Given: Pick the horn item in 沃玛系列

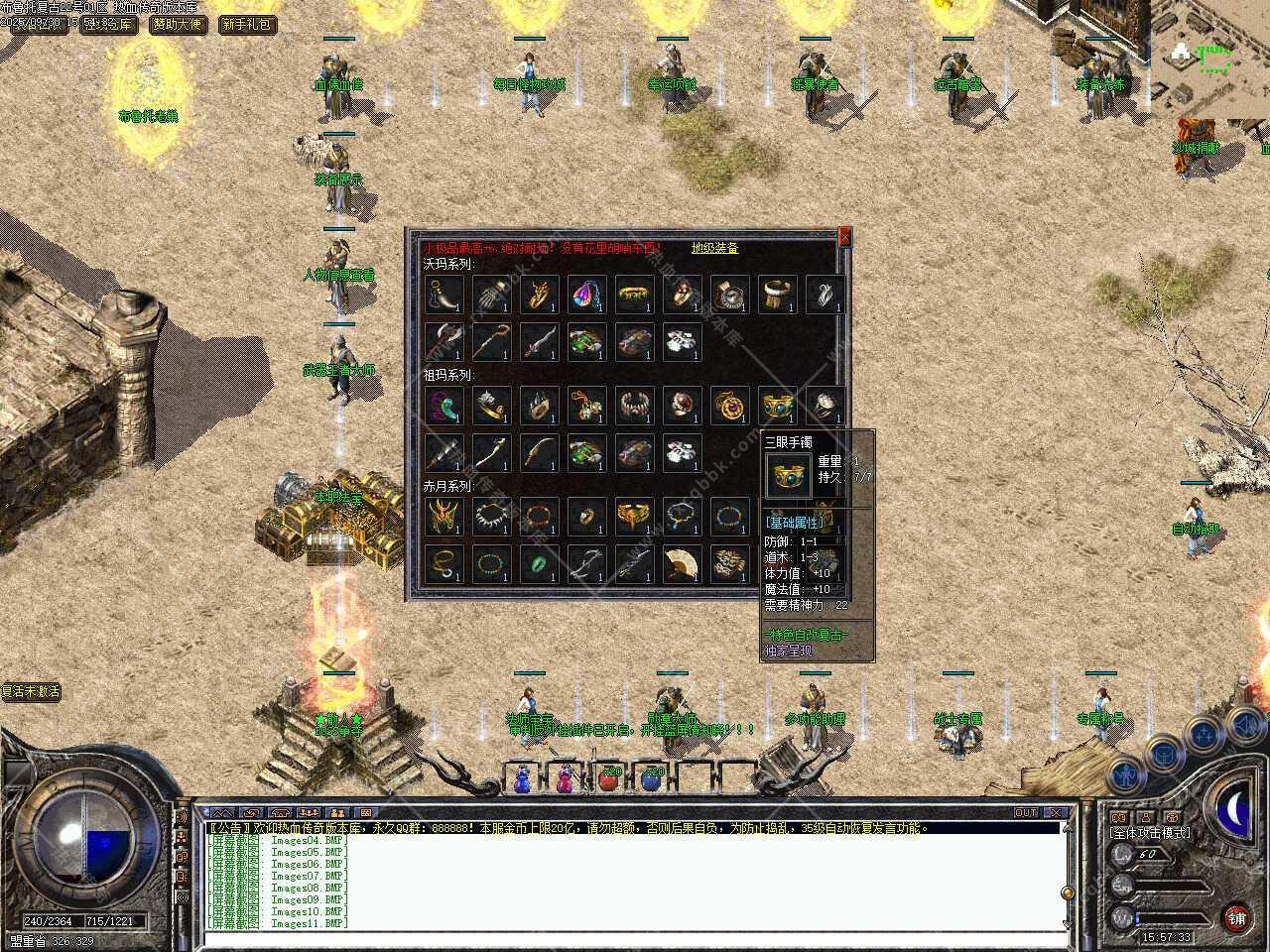Looking at the screenshot, I should (442, 294).
